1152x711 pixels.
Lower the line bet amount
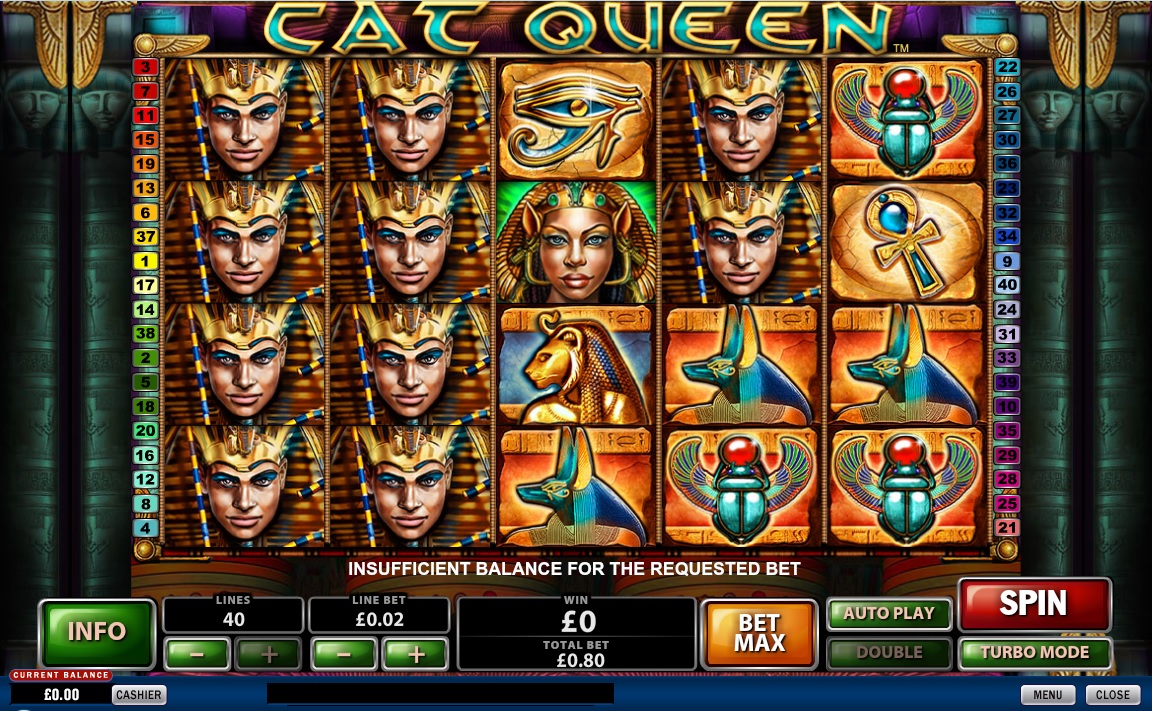(343, 655)
